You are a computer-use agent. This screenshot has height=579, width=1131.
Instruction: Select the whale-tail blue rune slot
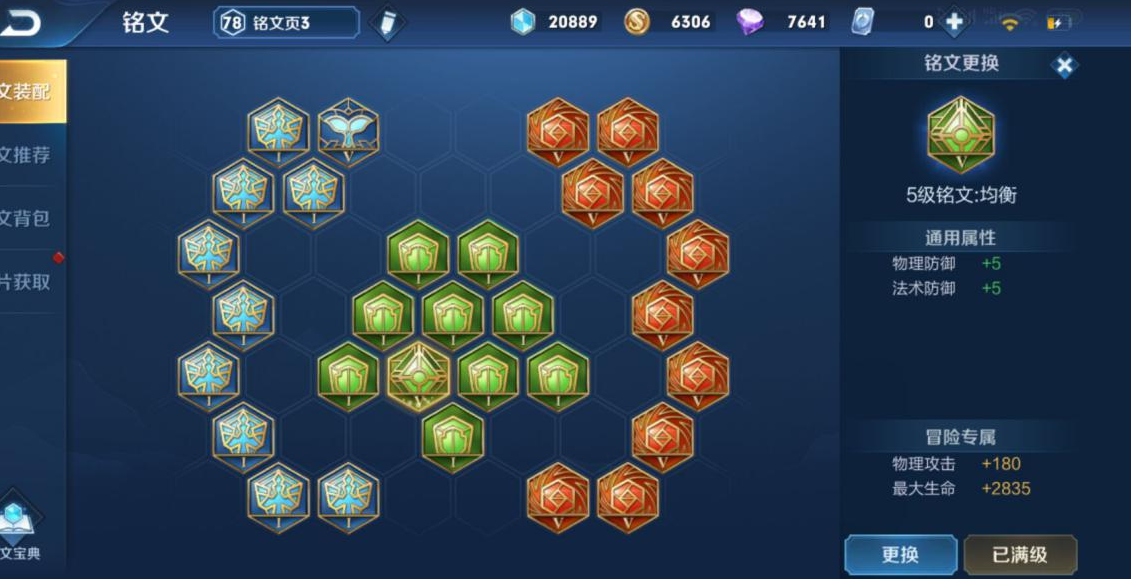tap(348, 130)
